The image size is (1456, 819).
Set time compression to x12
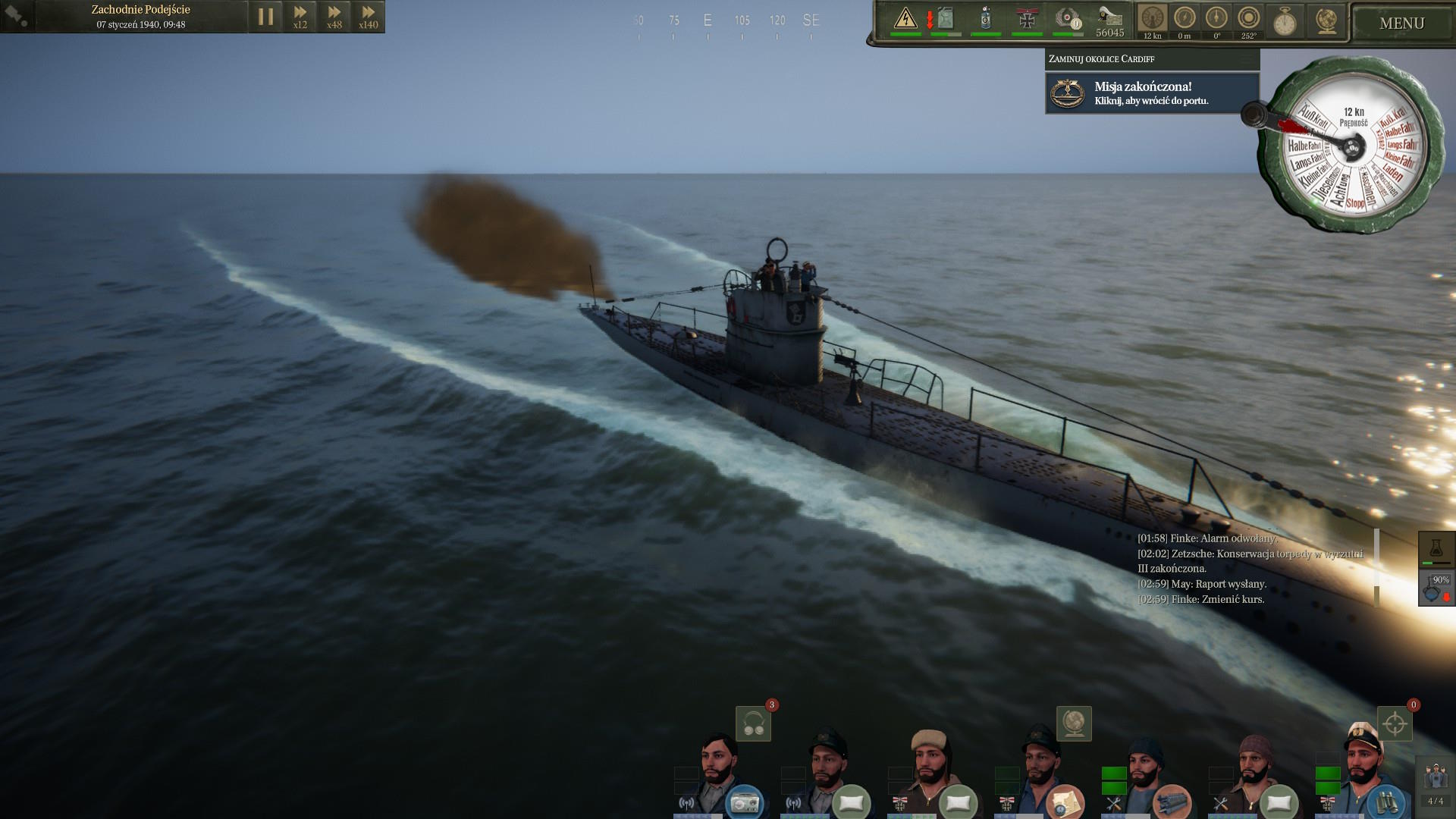[x=300, y=17]
